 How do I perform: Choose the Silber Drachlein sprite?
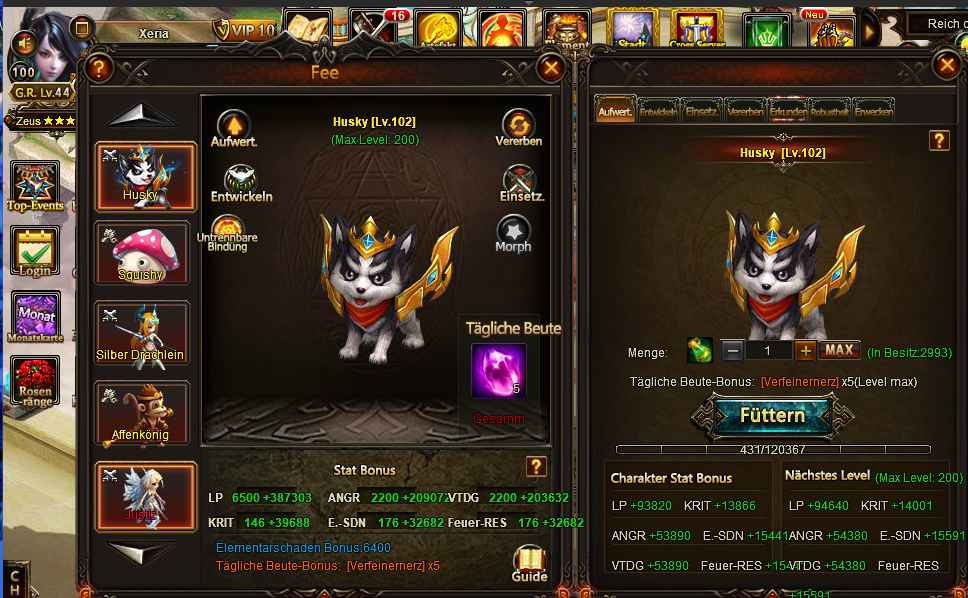141,333
